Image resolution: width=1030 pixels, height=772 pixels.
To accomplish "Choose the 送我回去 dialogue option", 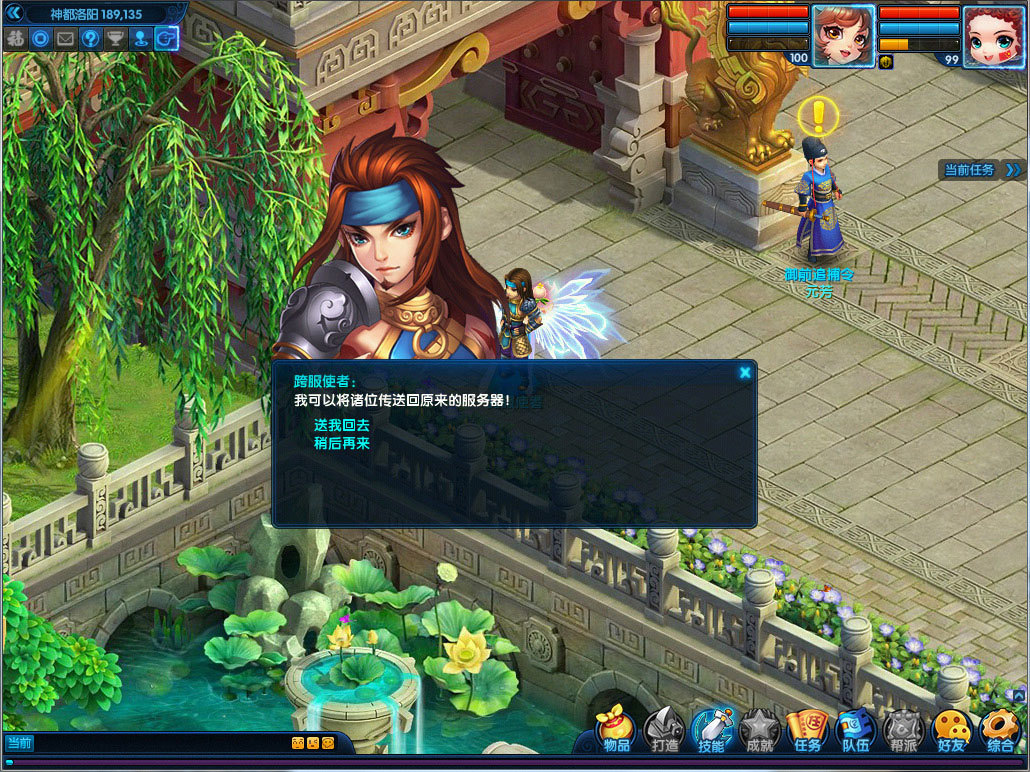I will coord(341,425).
